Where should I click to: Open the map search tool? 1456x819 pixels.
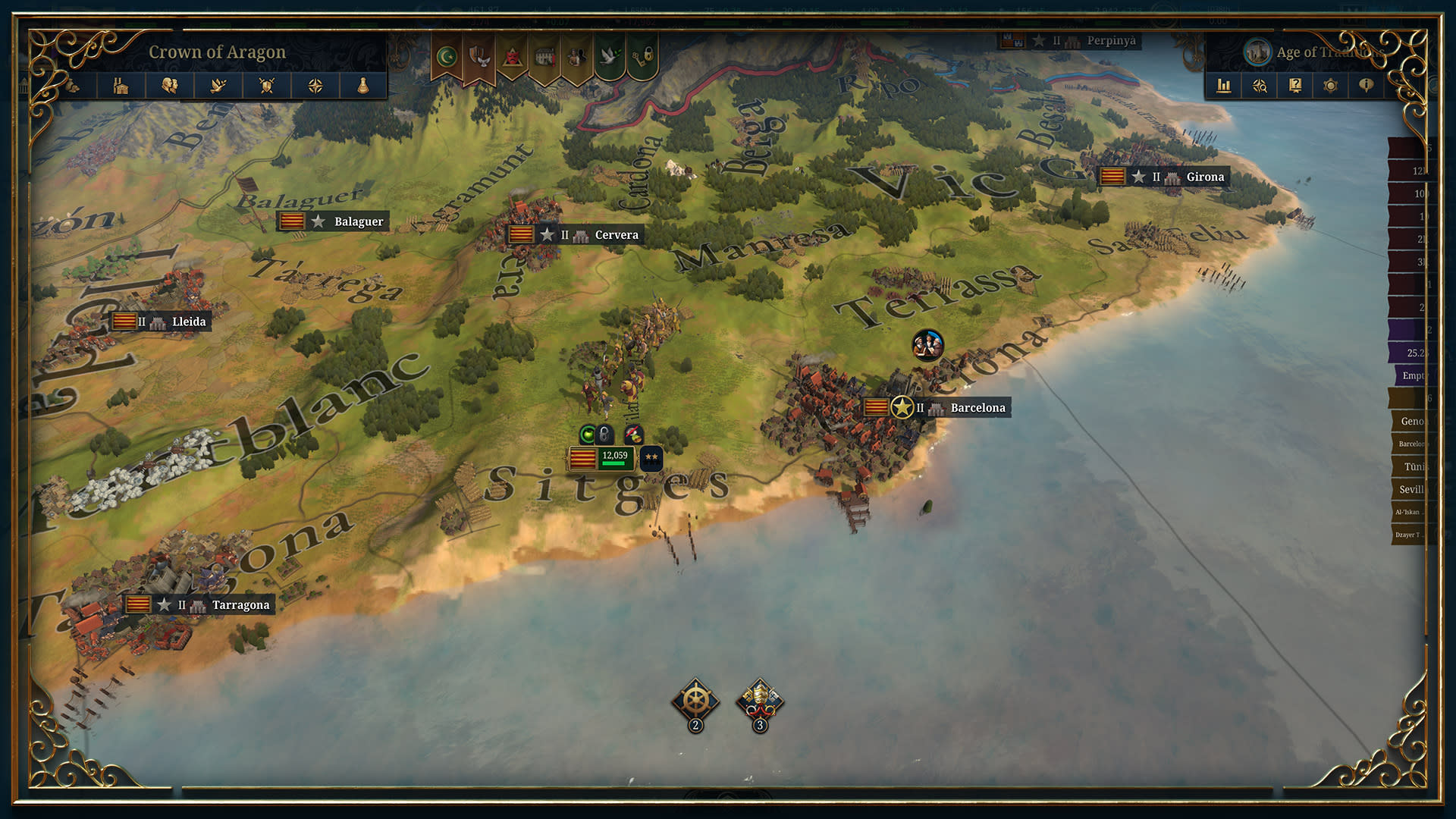[1259, 86]
